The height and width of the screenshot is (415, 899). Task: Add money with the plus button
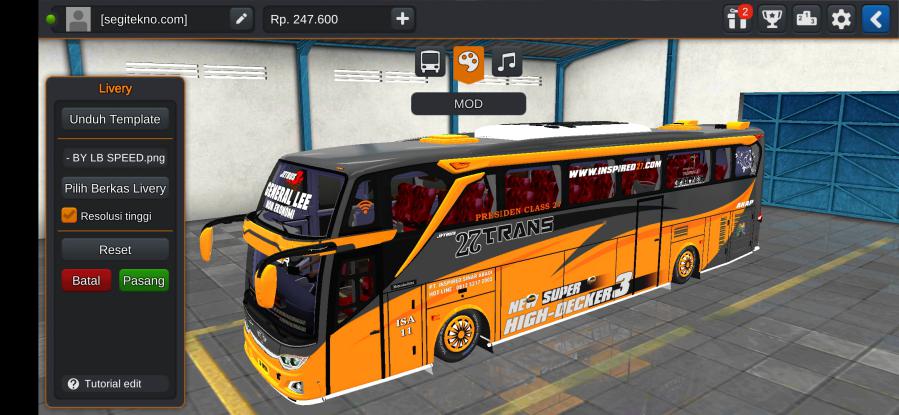402,18
